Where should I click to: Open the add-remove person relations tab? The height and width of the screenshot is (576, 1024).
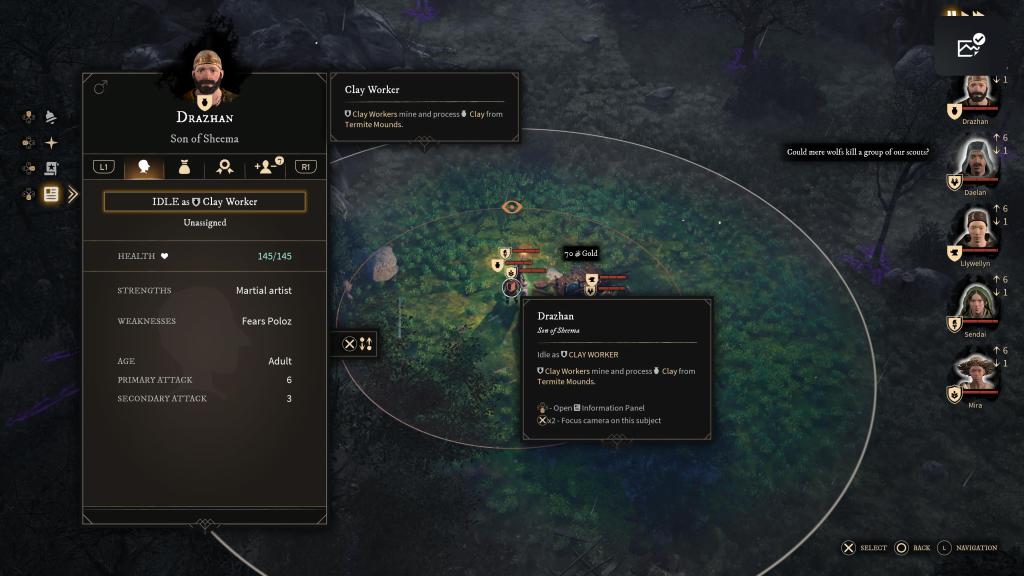coord(267,167)
